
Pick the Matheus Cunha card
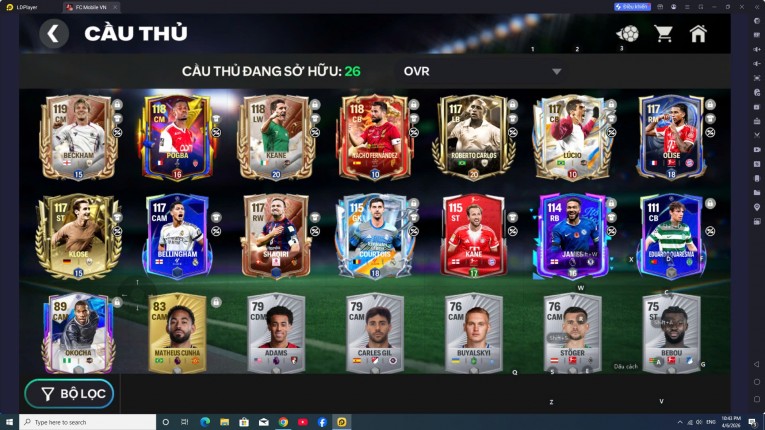(177, 332)
